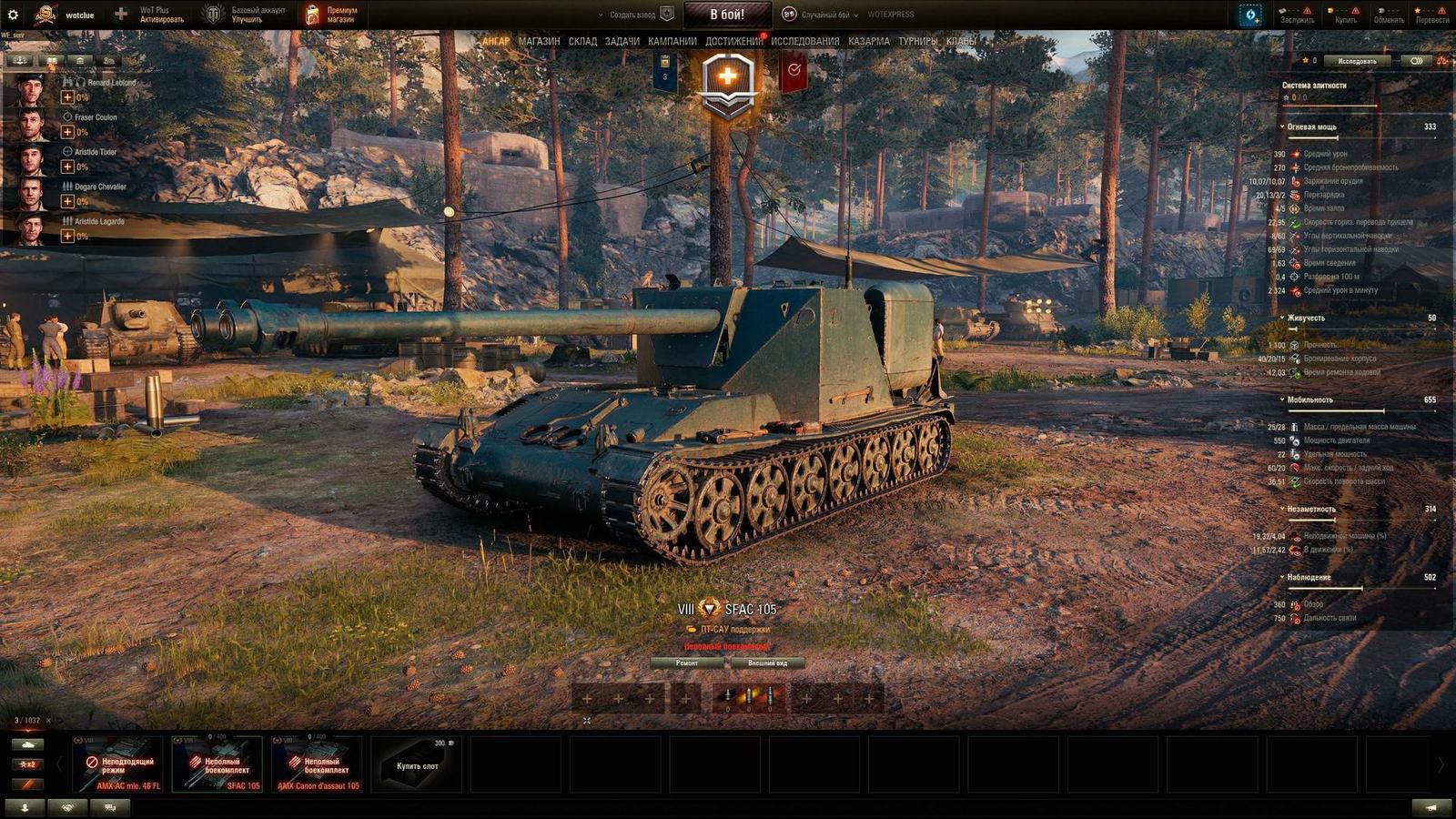The width and height of the screenshot is (1456, 819).
Task: Open Внешний вид customization
Action: tap(767, 663)
